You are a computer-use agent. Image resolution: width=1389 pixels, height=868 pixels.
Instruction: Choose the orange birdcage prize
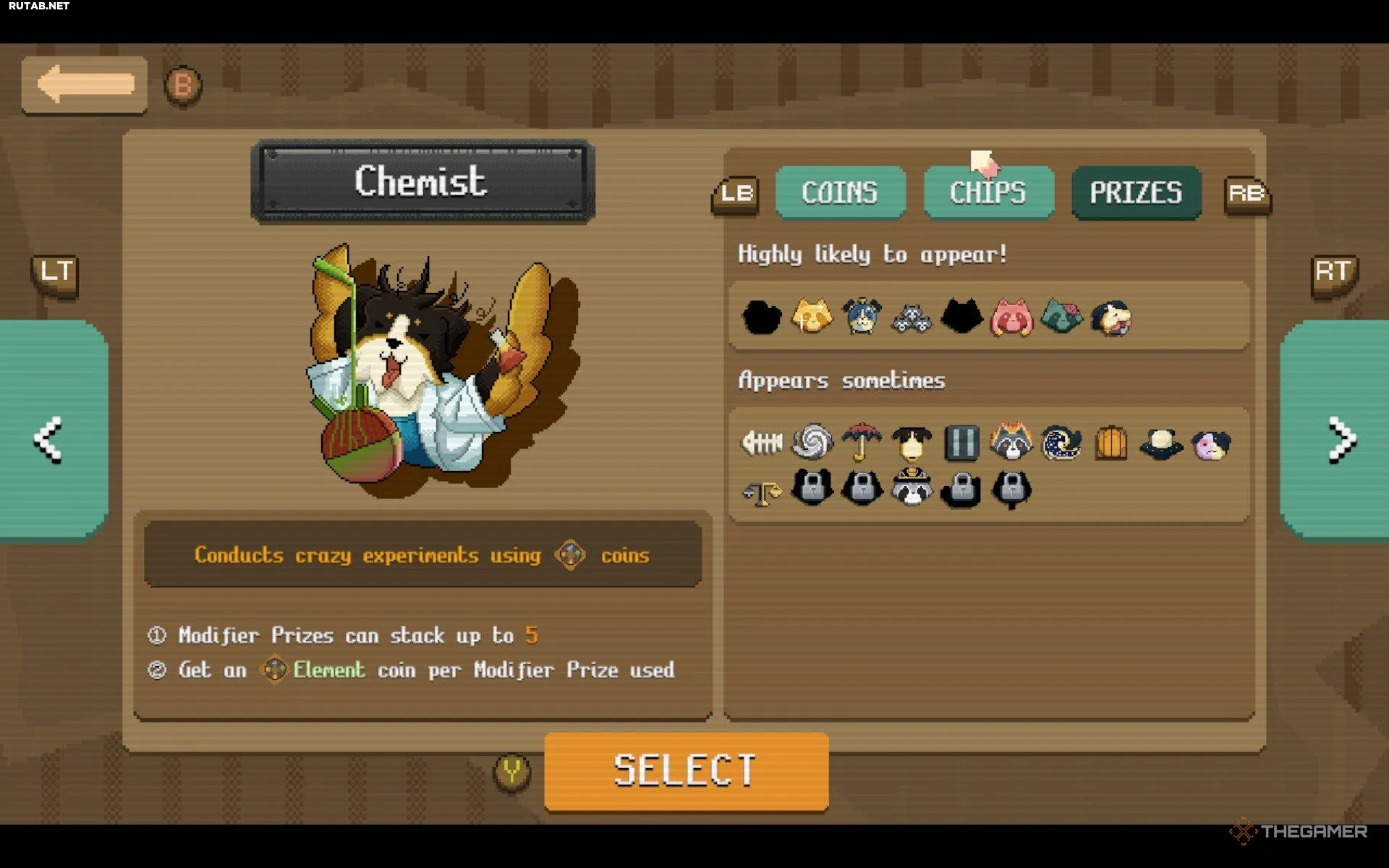[x=1111, y=442]
